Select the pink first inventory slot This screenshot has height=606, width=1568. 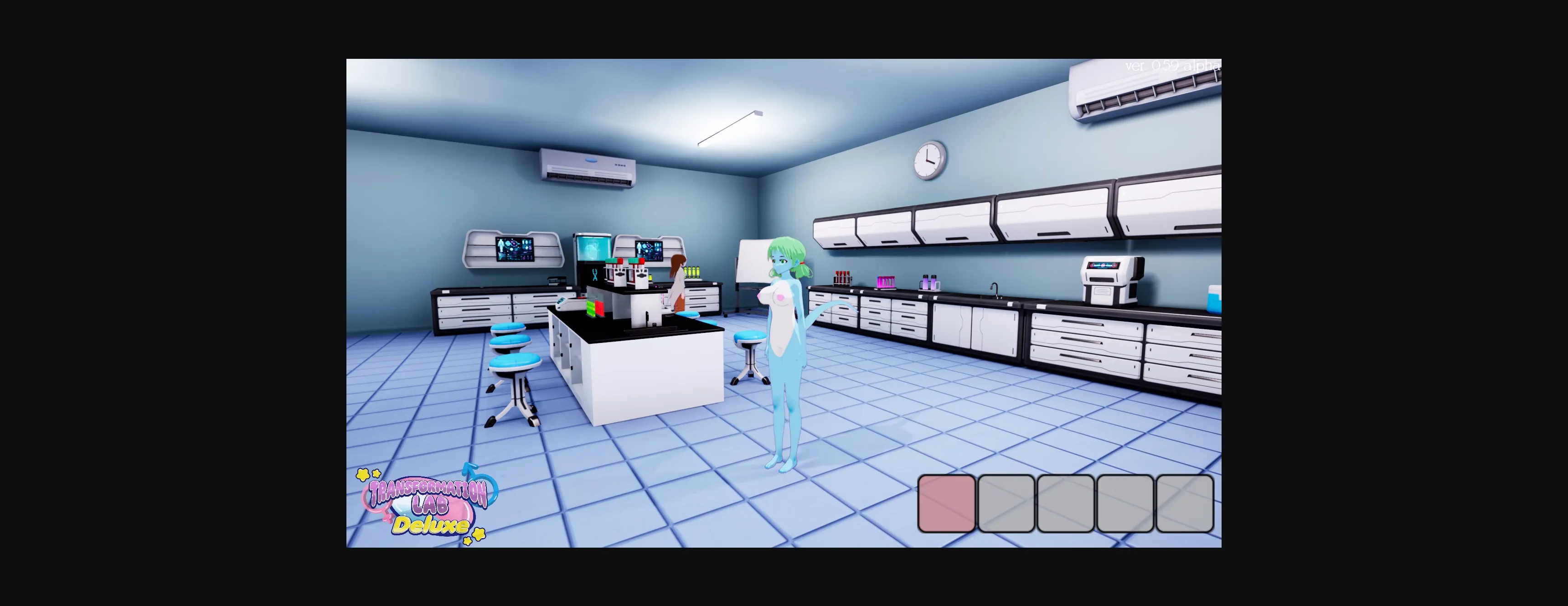(947, 504)
